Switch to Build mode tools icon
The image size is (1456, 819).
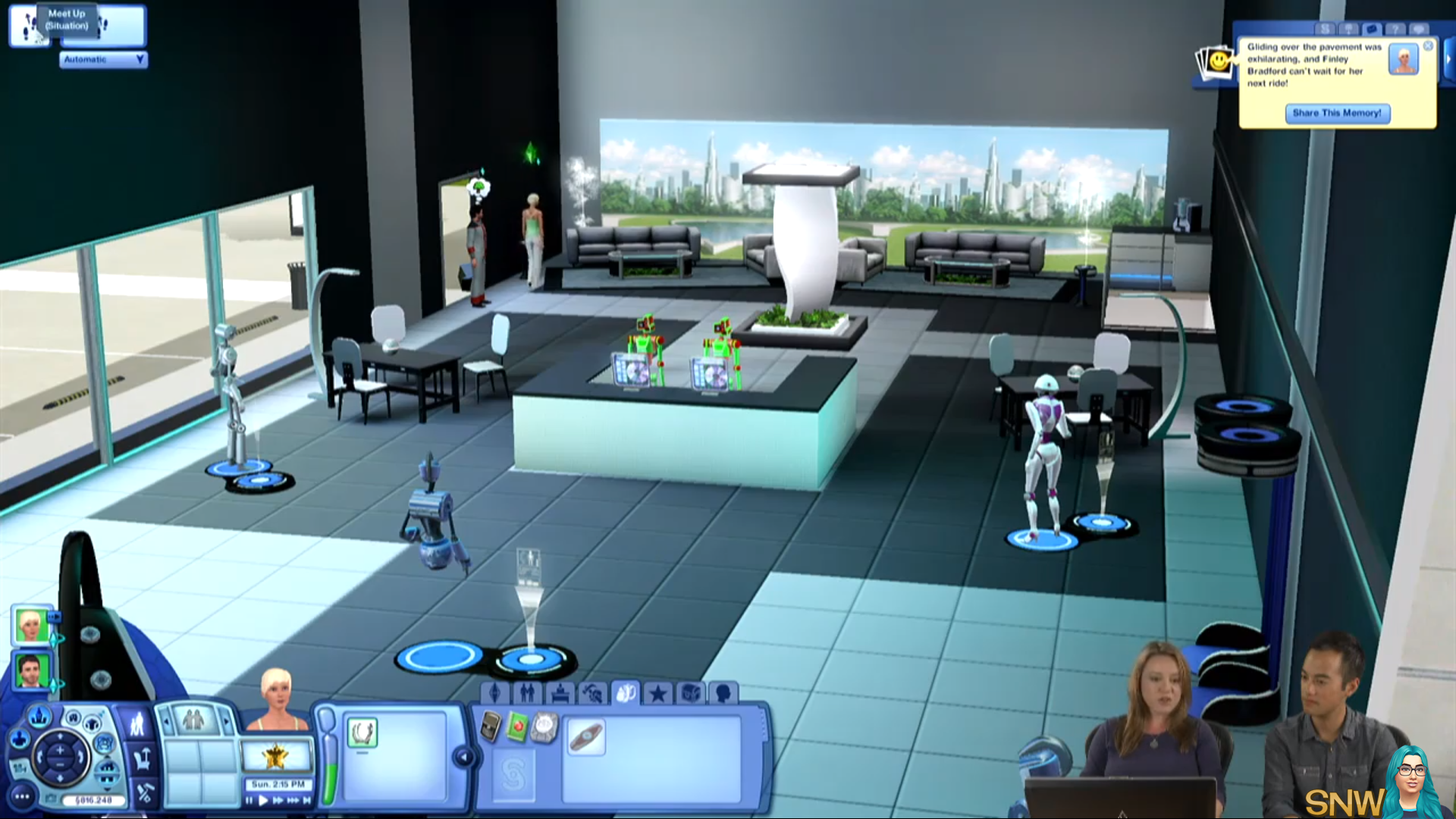click(x=144, y=793)
